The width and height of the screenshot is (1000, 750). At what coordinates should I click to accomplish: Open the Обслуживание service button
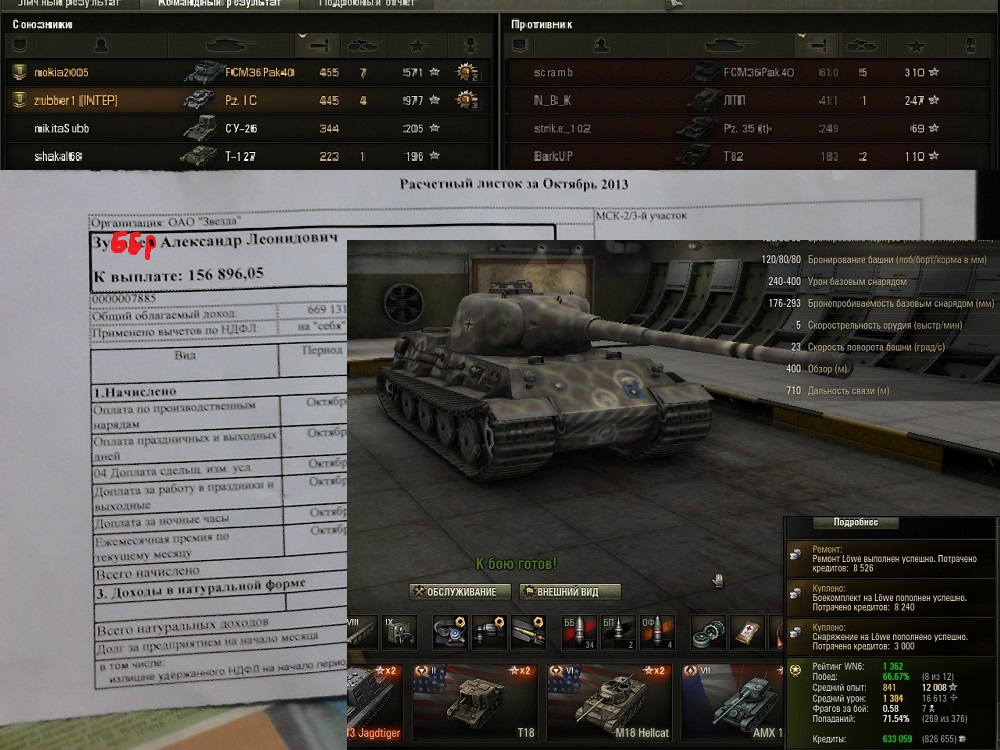coord(460,592)
